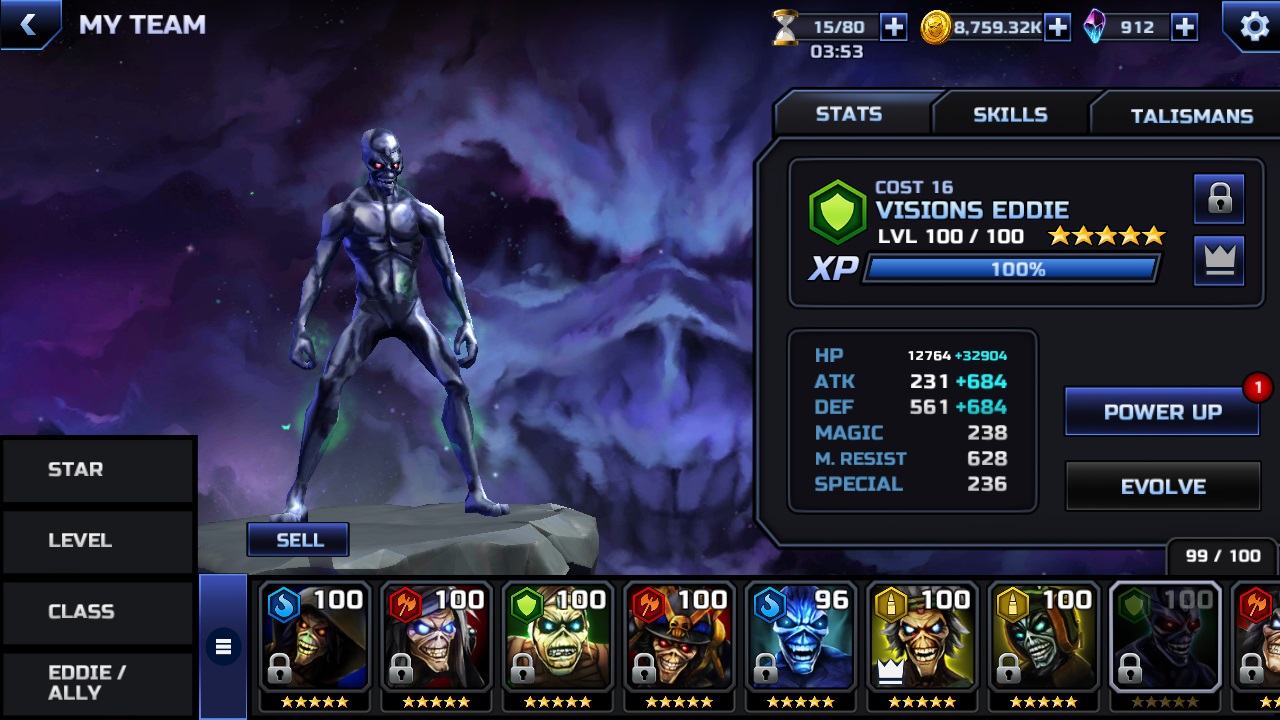Image resolution: width=1280 pixels, height=720 pixels.
Task: Choose the Evolve button
Action: 1162,487
